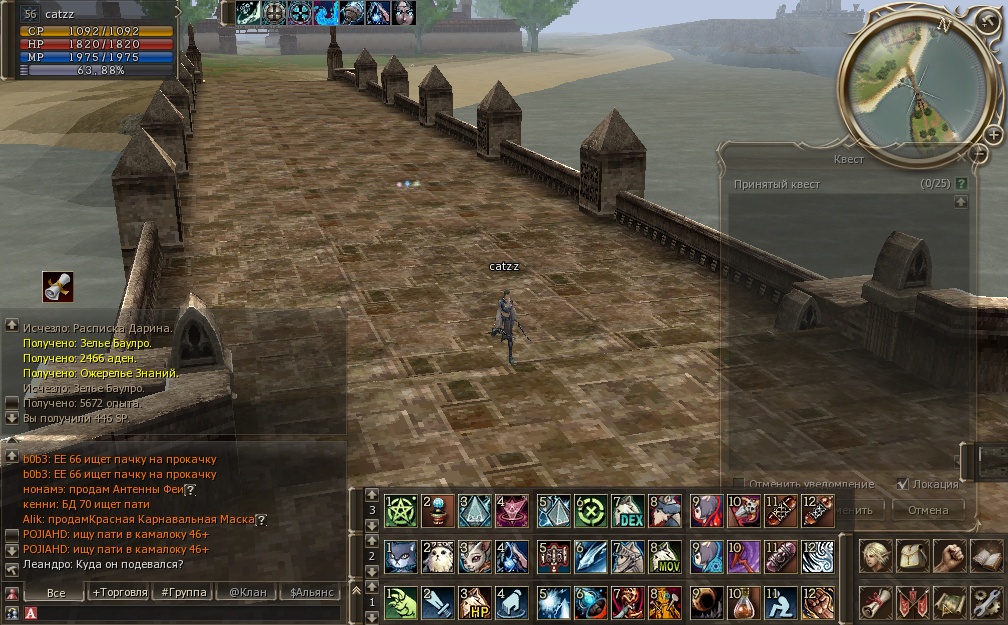Use the DEX buff skill on hotbar
1008x625 pixels.
tap(628, 512)
